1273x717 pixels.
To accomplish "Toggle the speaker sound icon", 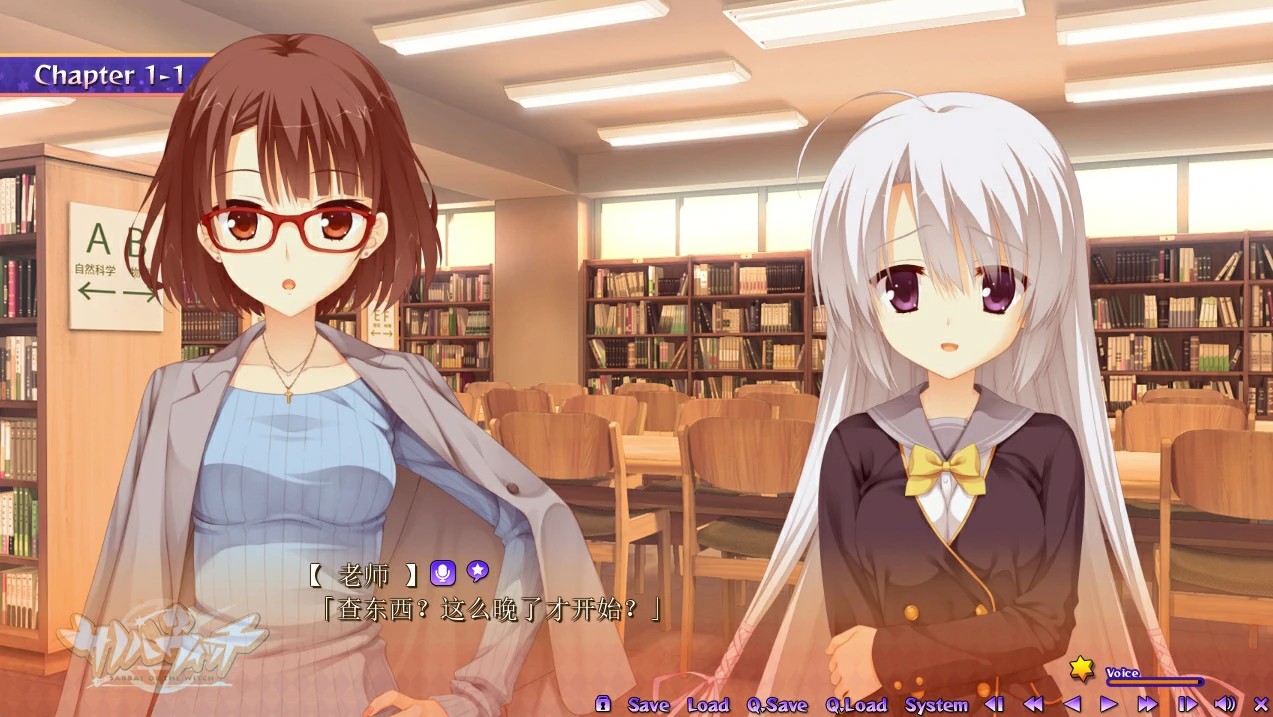I will [x=1224, y=705].
